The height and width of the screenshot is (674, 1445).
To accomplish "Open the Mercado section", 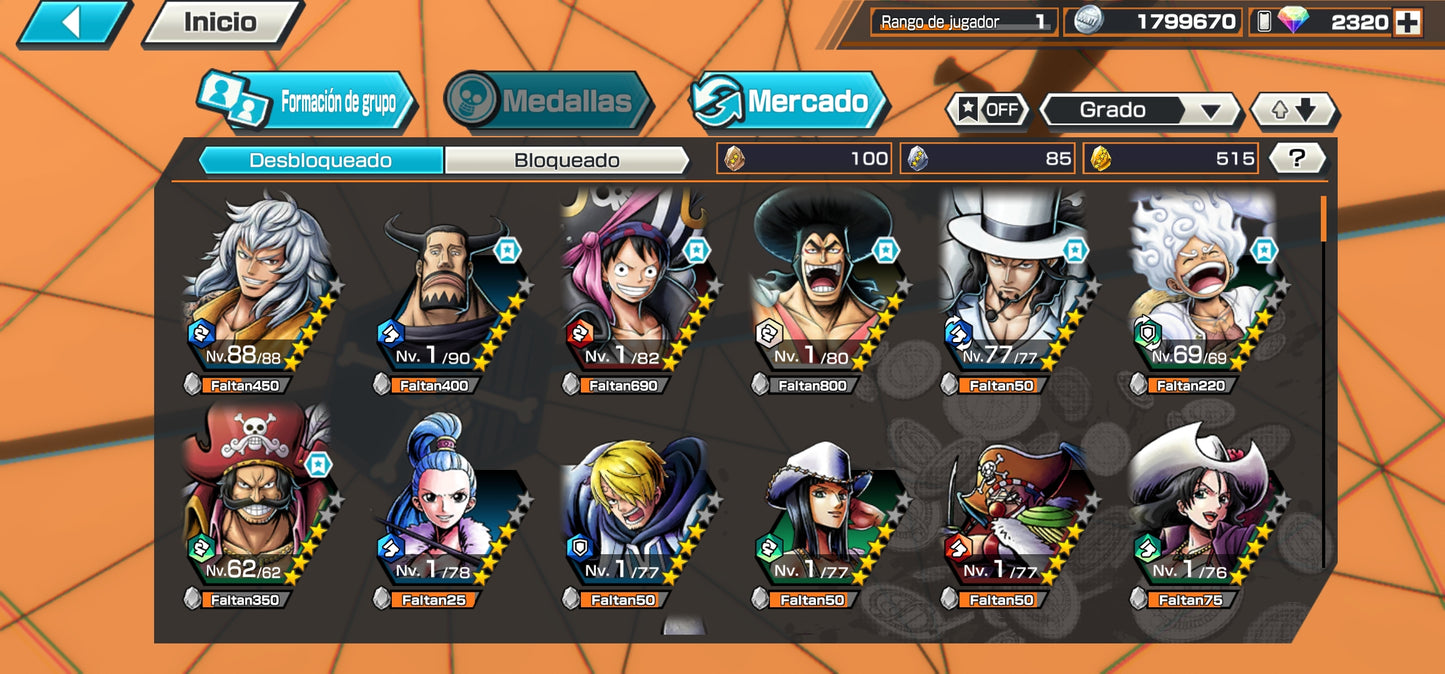I will point(788,101).
